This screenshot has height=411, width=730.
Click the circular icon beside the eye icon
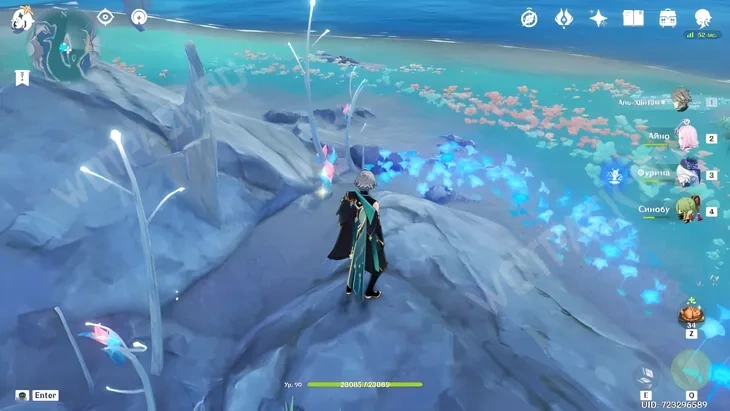tap(139, 17)
